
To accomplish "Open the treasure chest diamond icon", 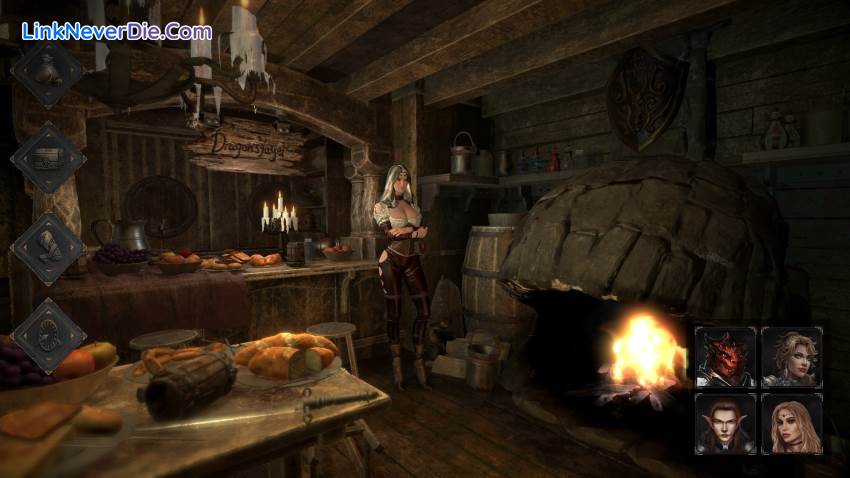I will point(47,157).
